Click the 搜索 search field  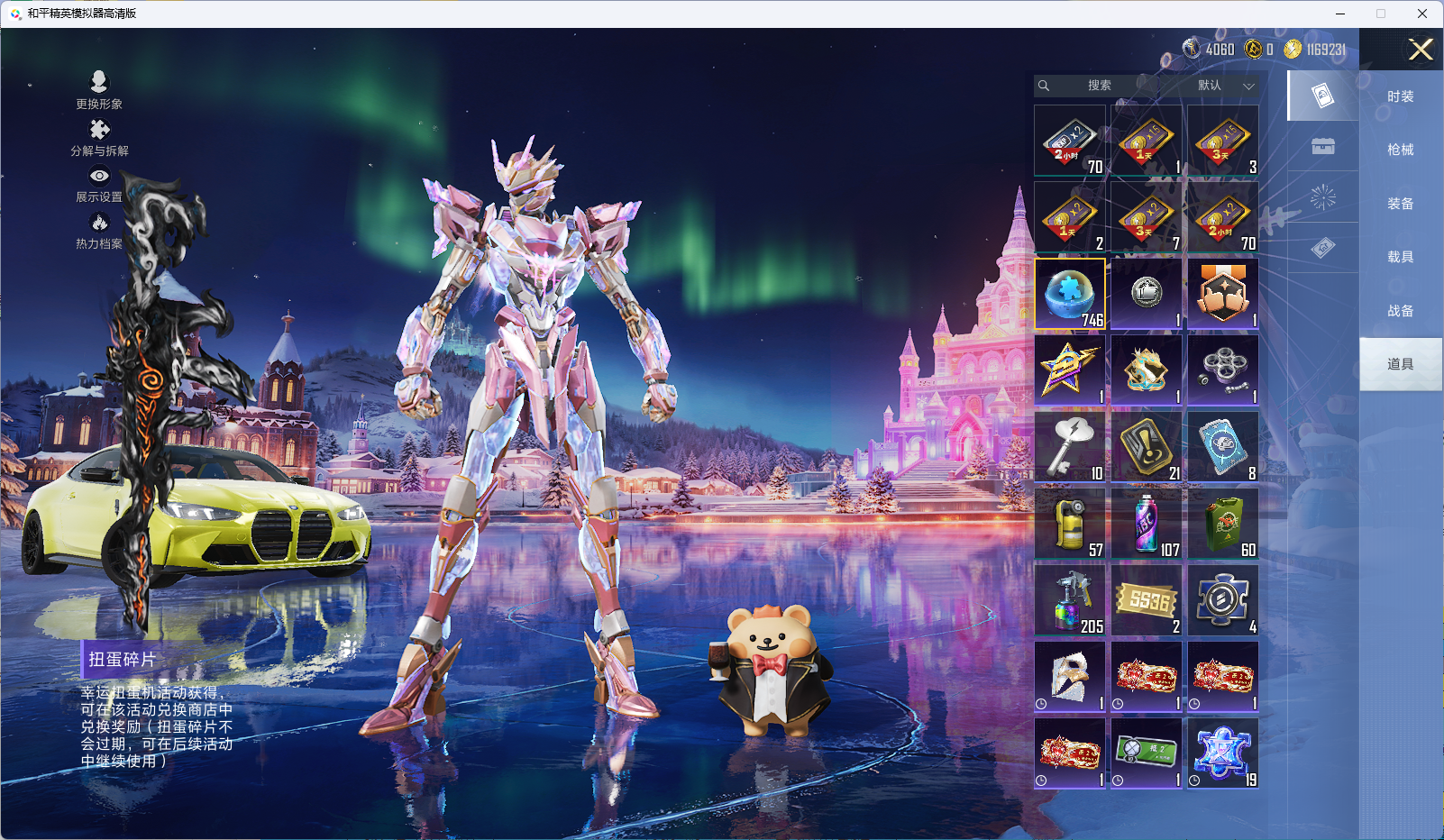click(x=1099, y=86)
